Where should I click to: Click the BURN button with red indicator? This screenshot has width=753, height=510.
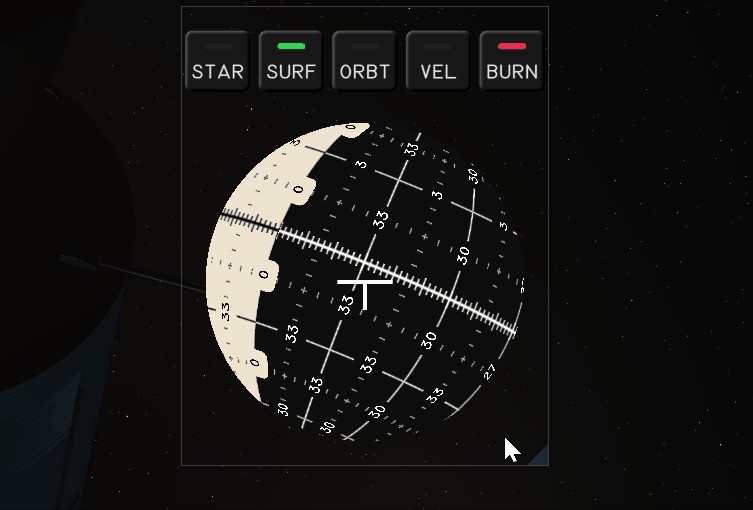coord(512,61)
